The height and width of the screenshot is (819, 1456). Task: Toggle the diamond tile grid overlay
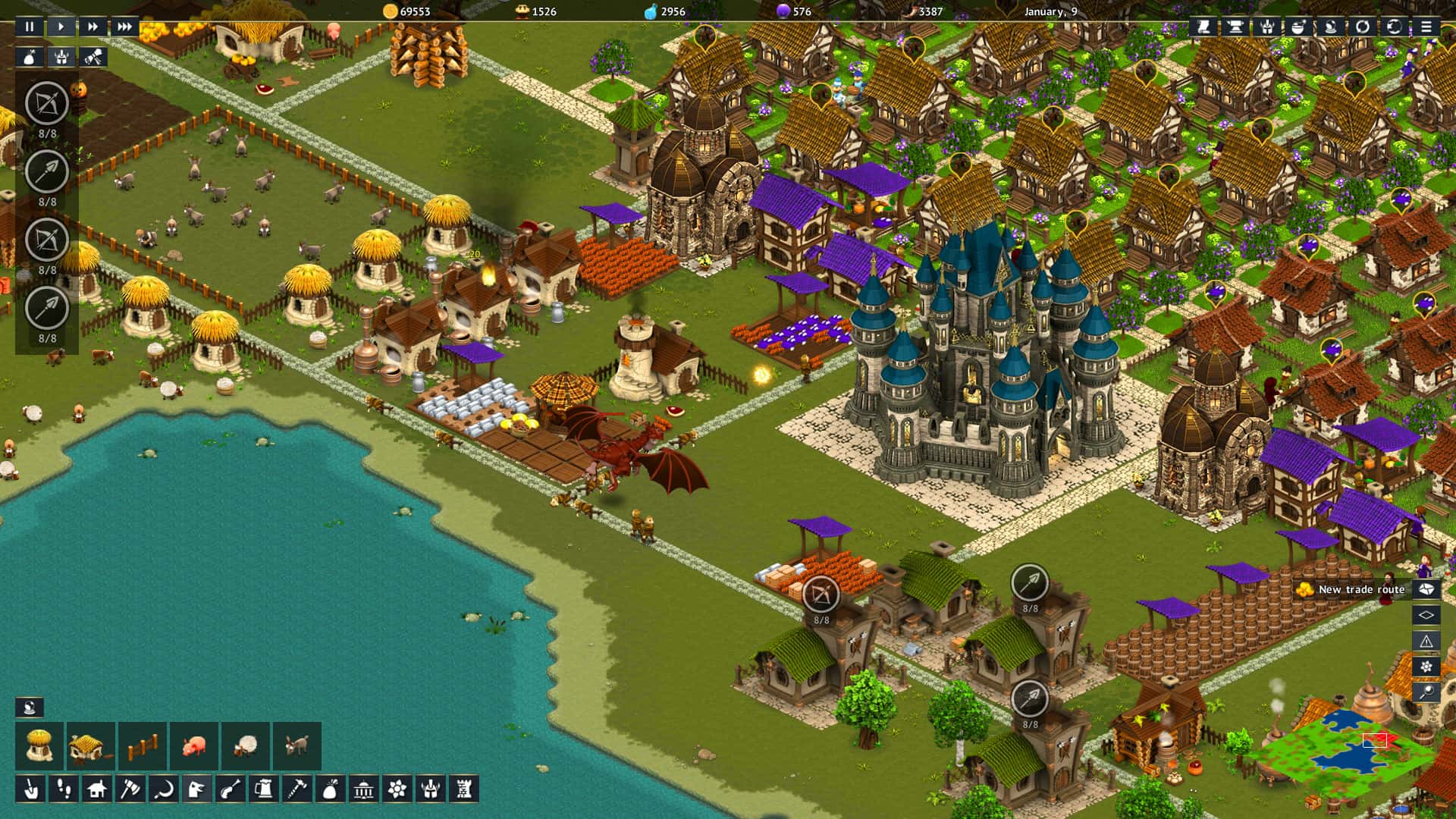[1426, 614]
